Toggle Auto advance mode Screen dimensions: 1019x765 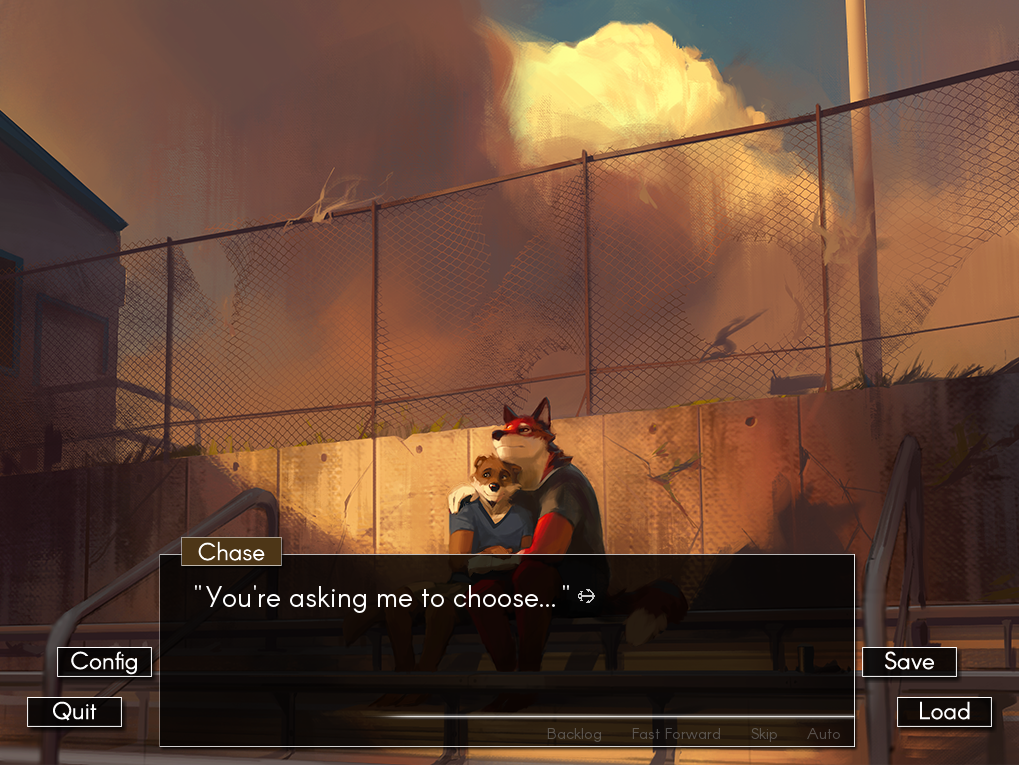[824, 734]
